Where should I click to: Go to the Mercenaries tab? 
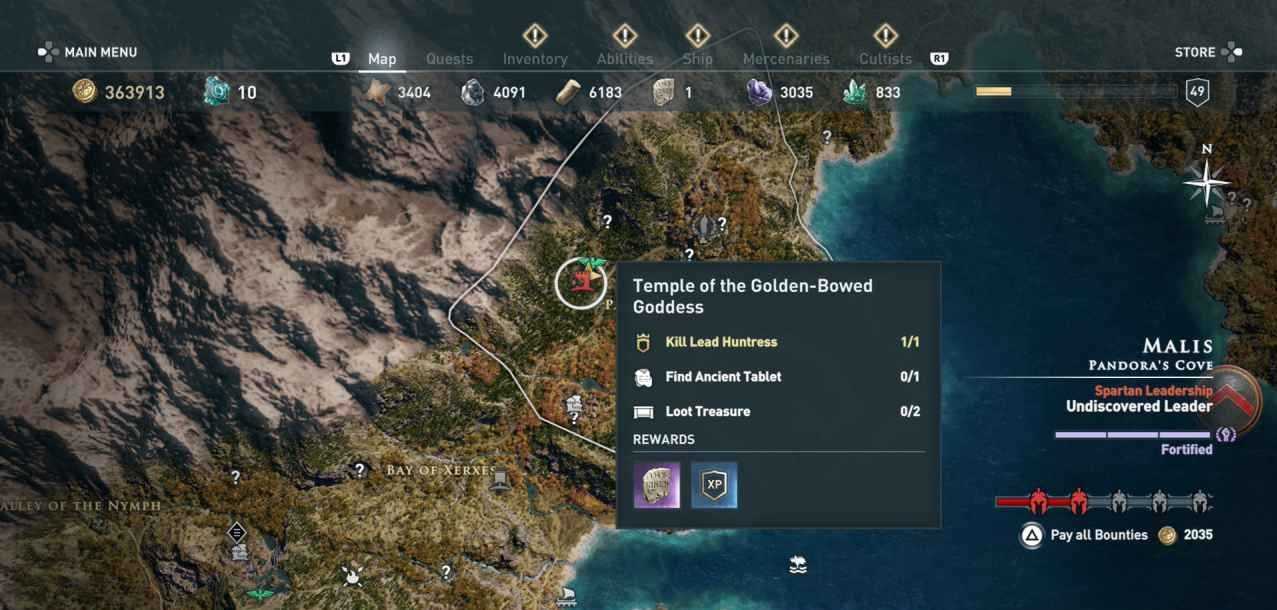click(x=786, y=59)
